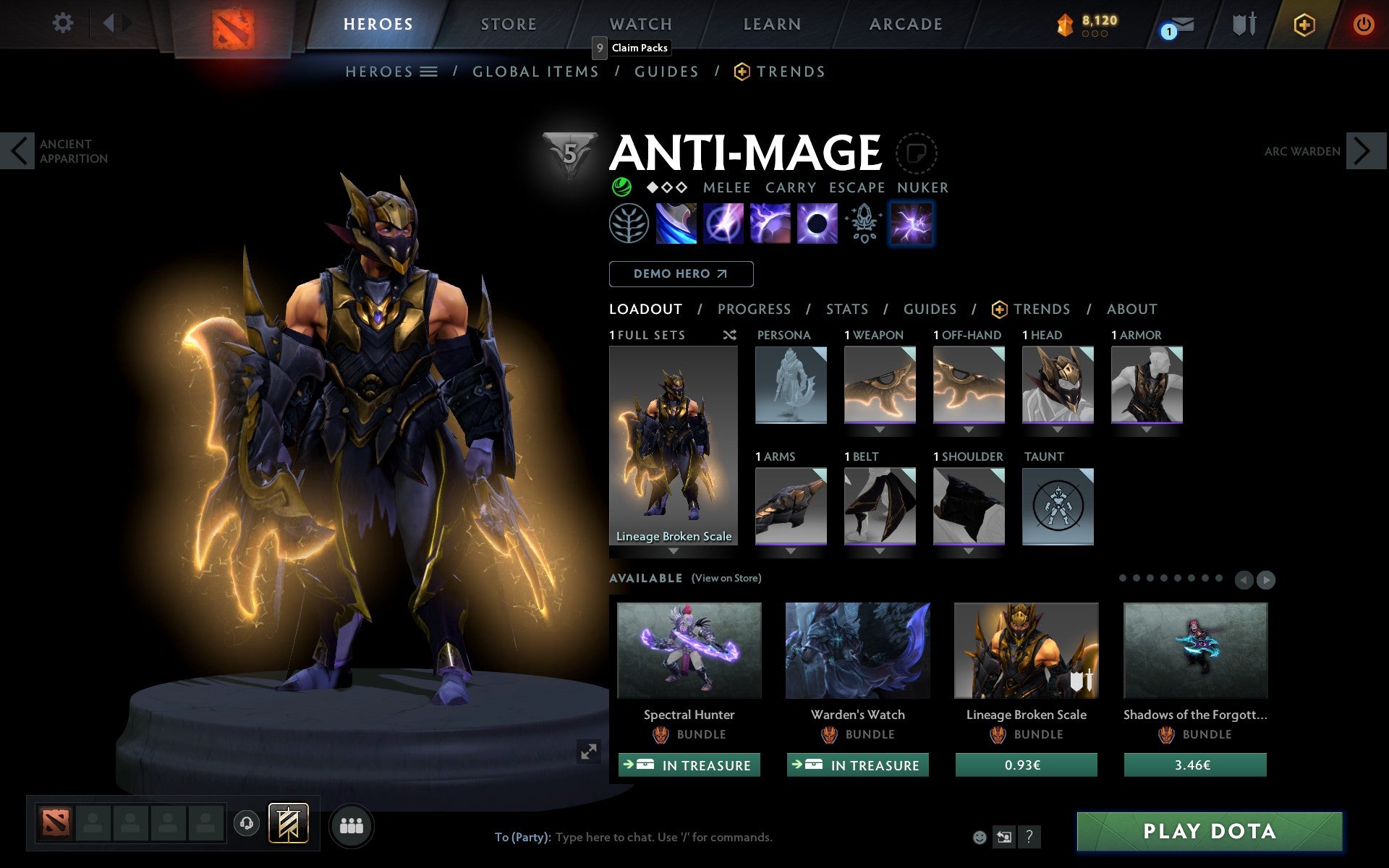The width and height of the screenshot is (1389, 868).
Task: Open the Arcade menu
Action: coord(904,24)
